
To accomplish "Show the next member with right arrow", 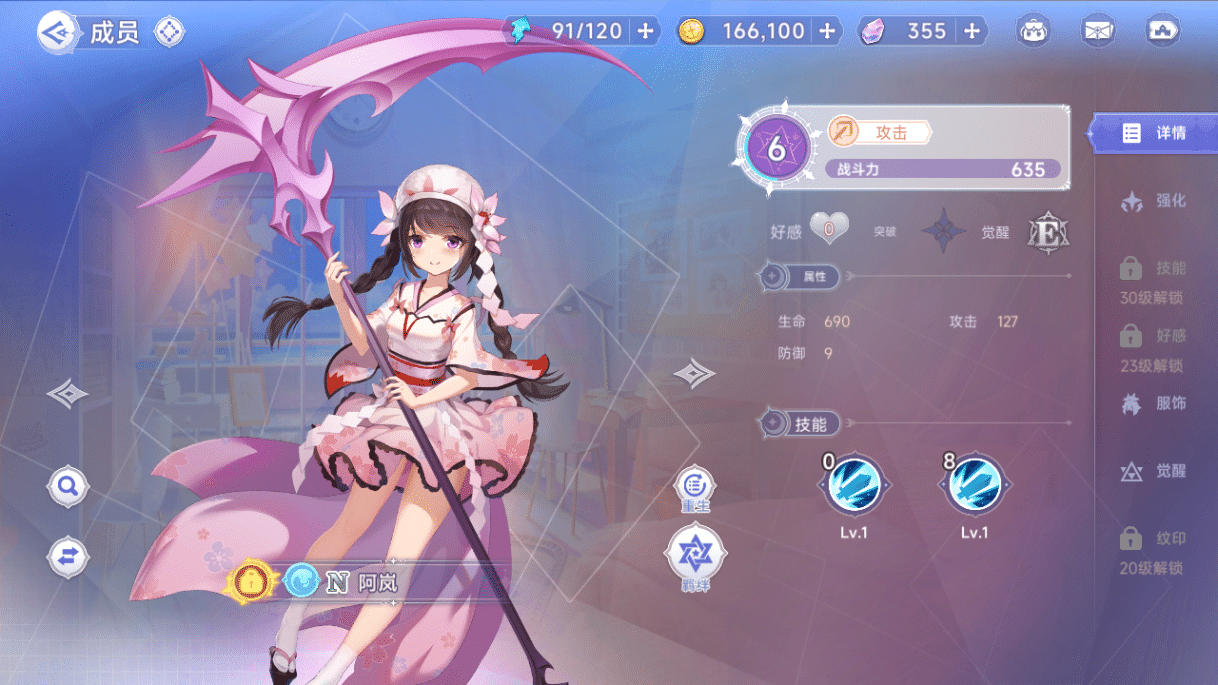I will pos(694,374).
